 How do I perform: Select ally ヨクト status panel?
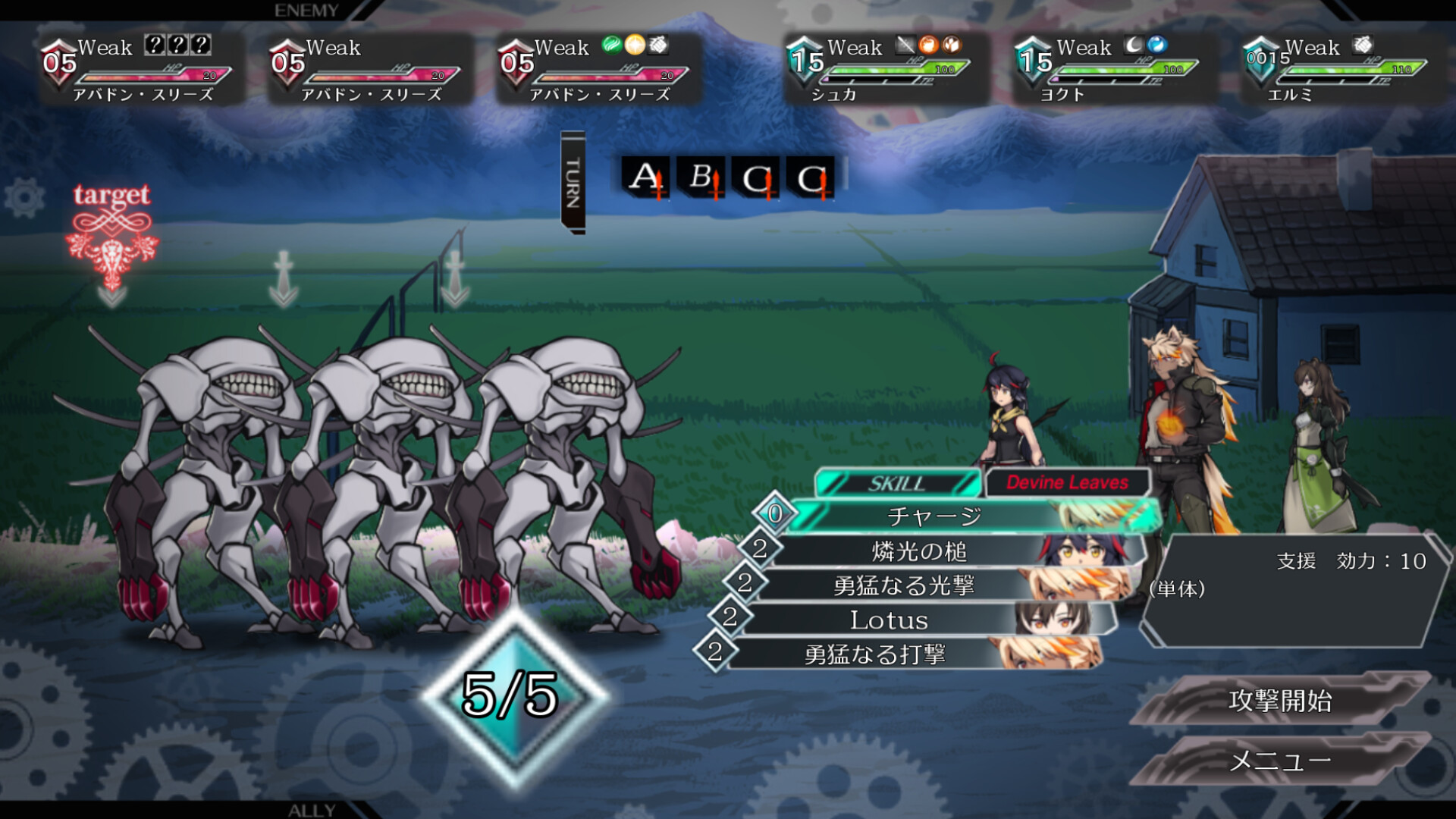tap(1113, 70)
